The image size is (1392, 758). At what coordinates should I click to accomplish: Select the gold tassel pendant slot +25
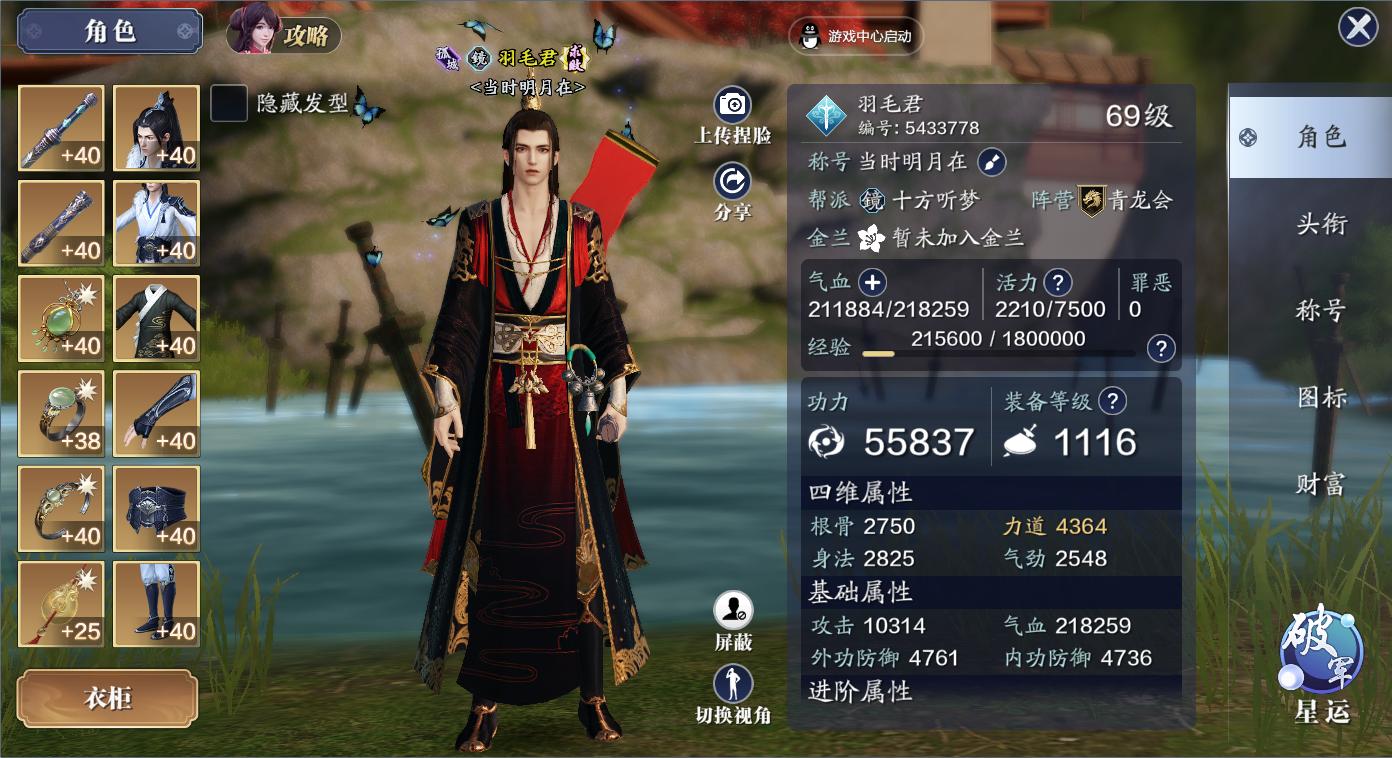coord(61,603)
